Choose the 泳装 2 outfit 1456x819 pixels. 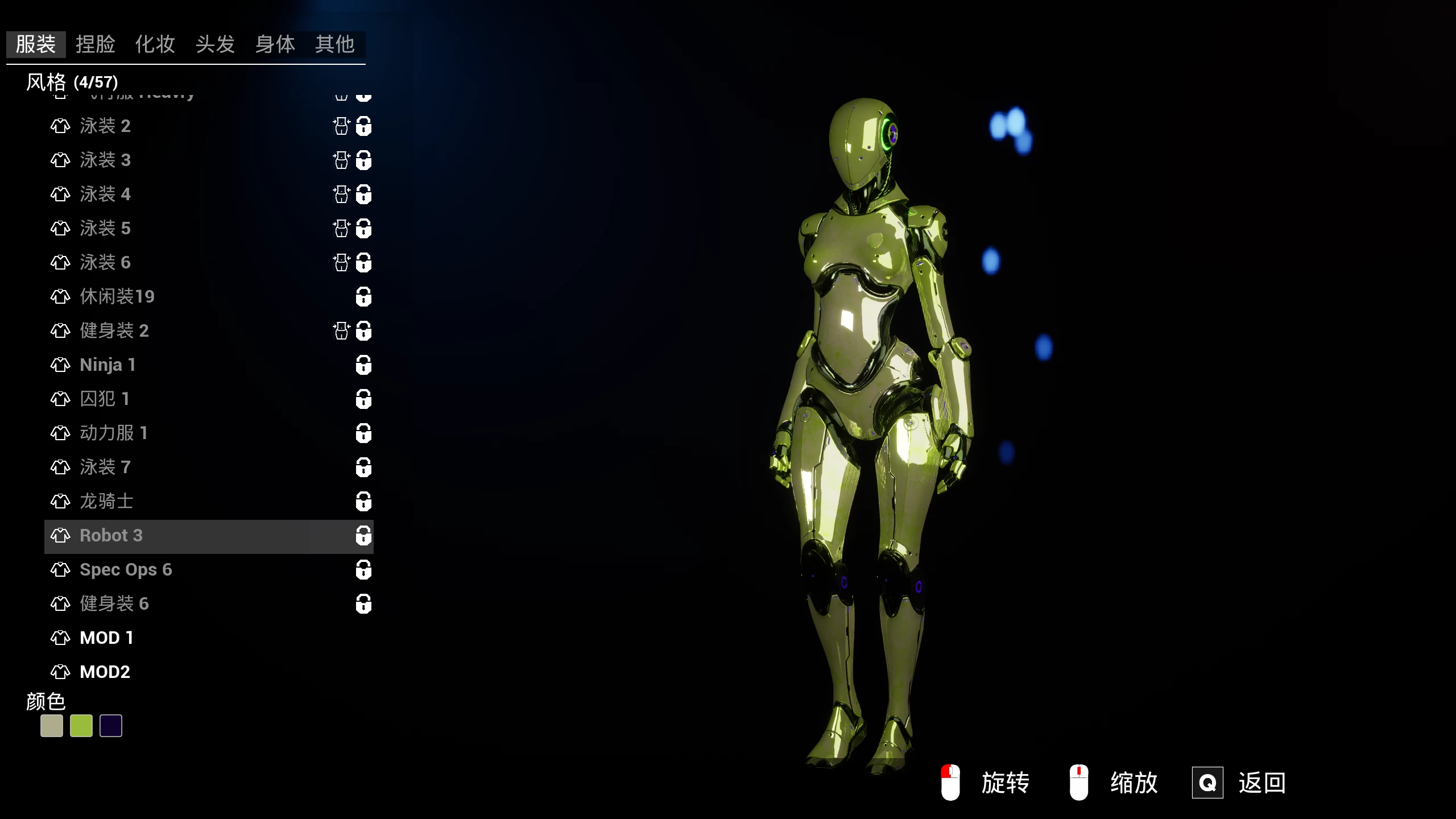[106, 126]
